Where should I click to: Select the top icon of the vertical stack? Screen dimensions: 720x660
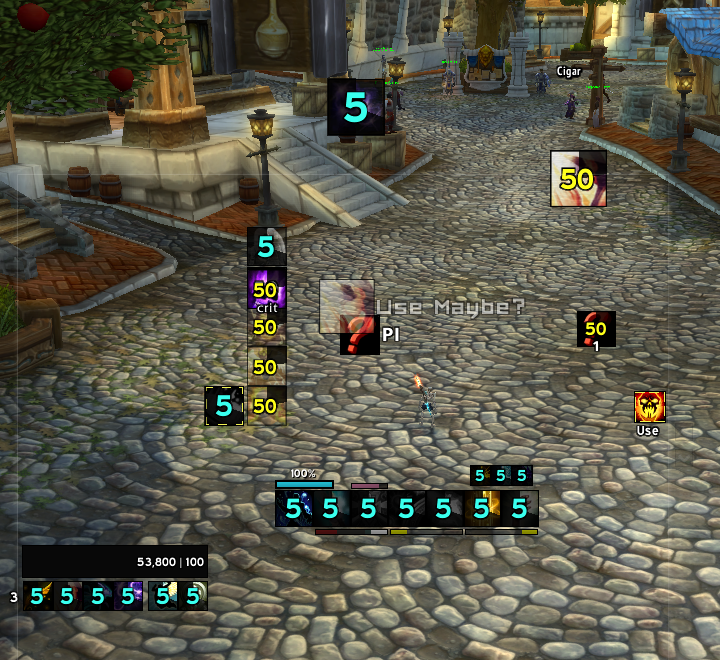267,246
